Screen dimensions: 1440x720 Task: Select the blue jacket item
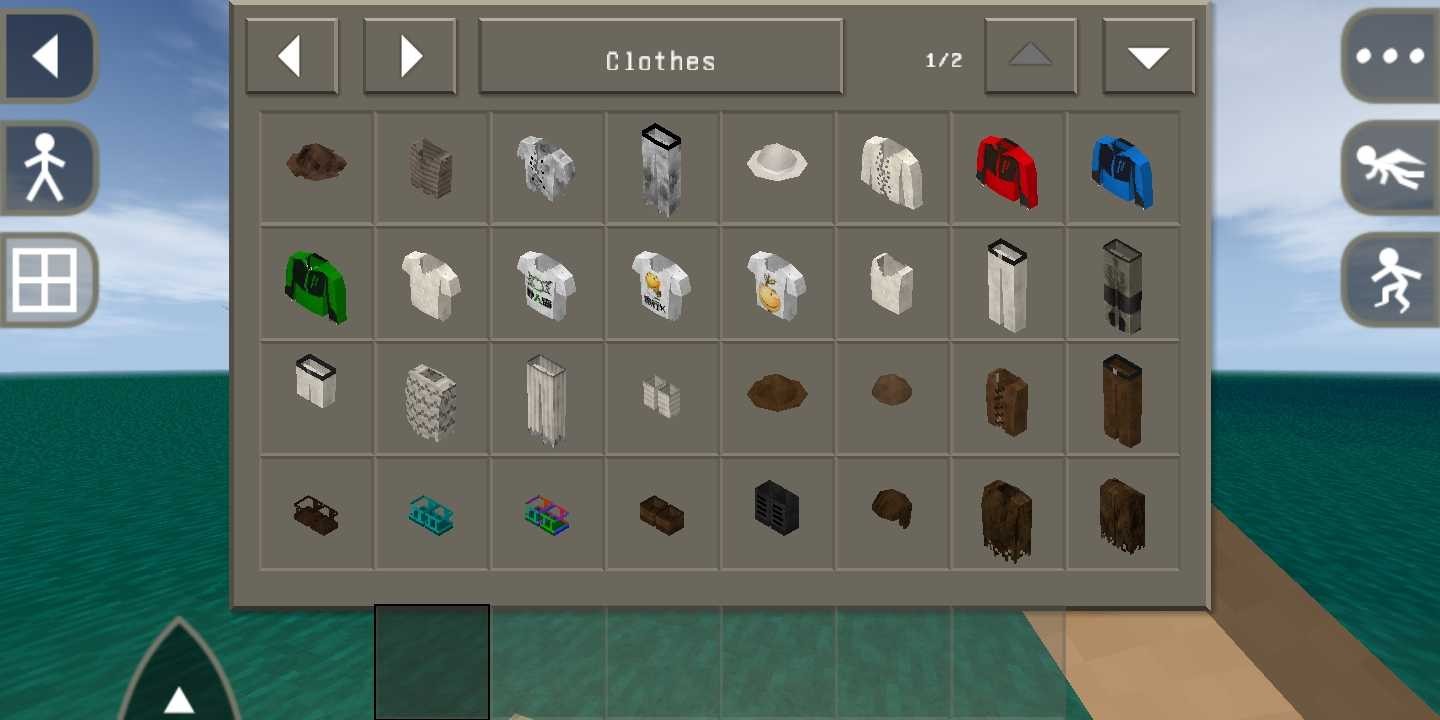pos(1122,170)
